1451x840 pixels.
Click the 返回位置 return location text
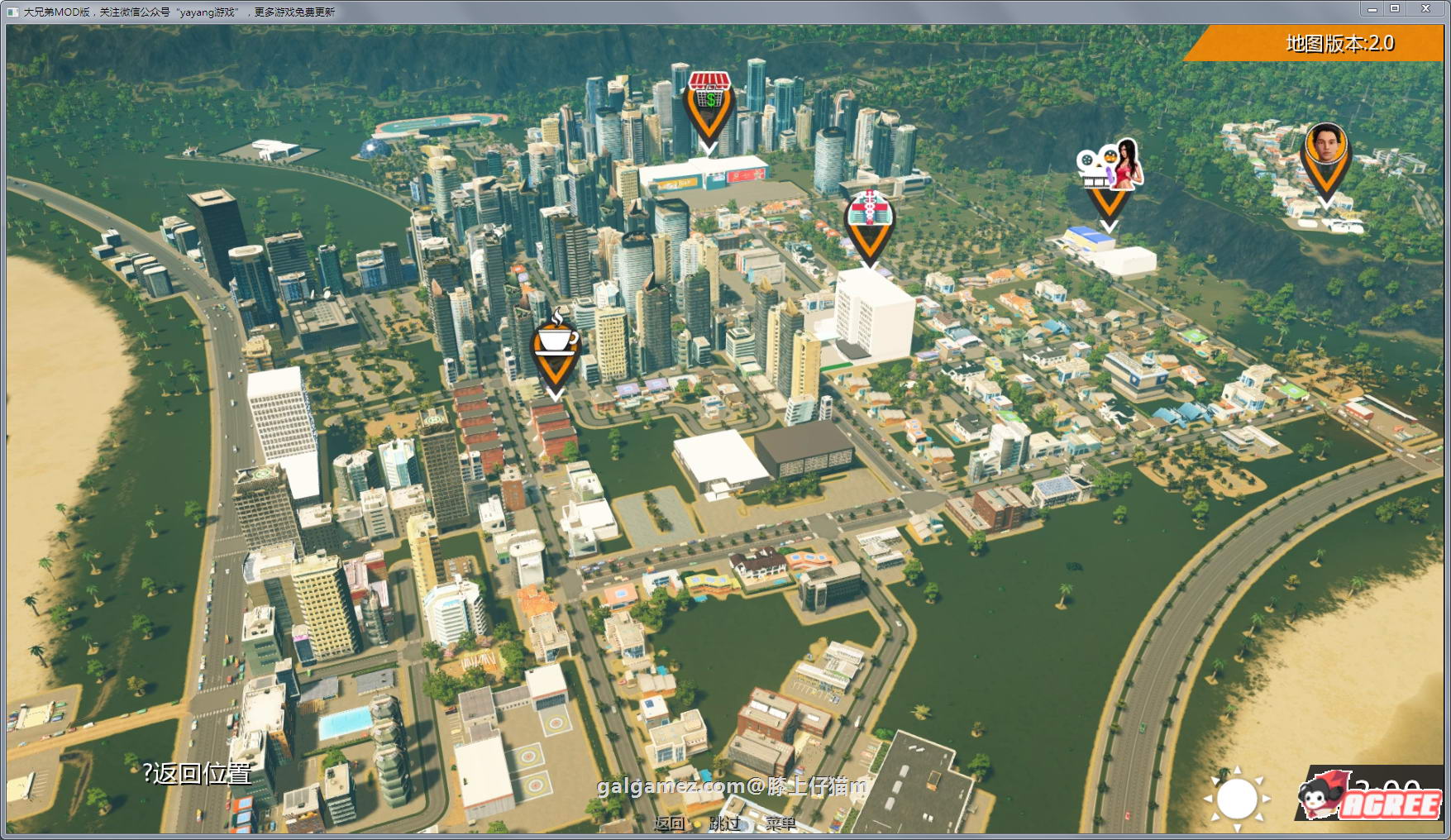pos(198,774)
